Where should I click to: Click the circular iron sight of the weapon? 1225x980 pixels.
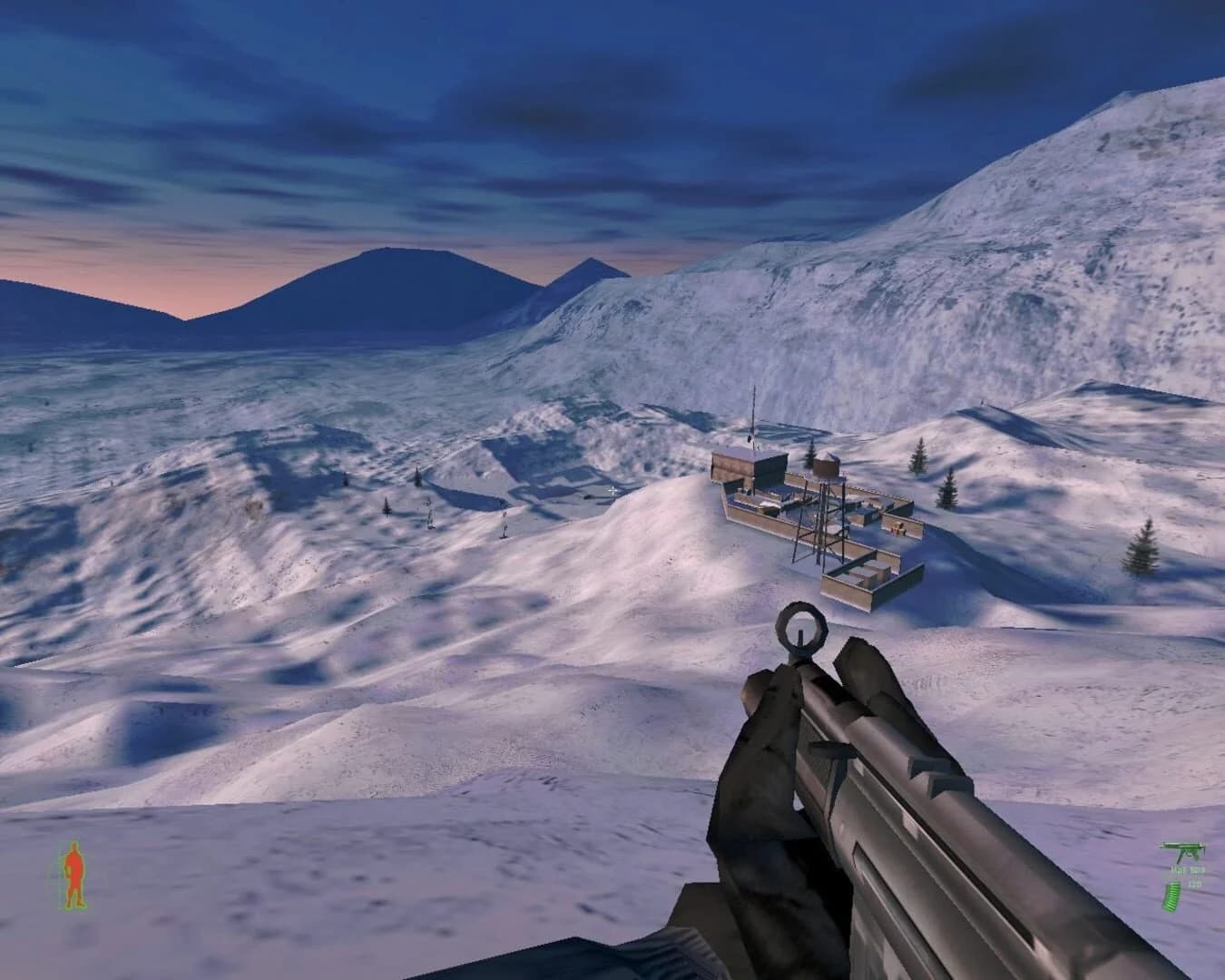tap(801, 628)
